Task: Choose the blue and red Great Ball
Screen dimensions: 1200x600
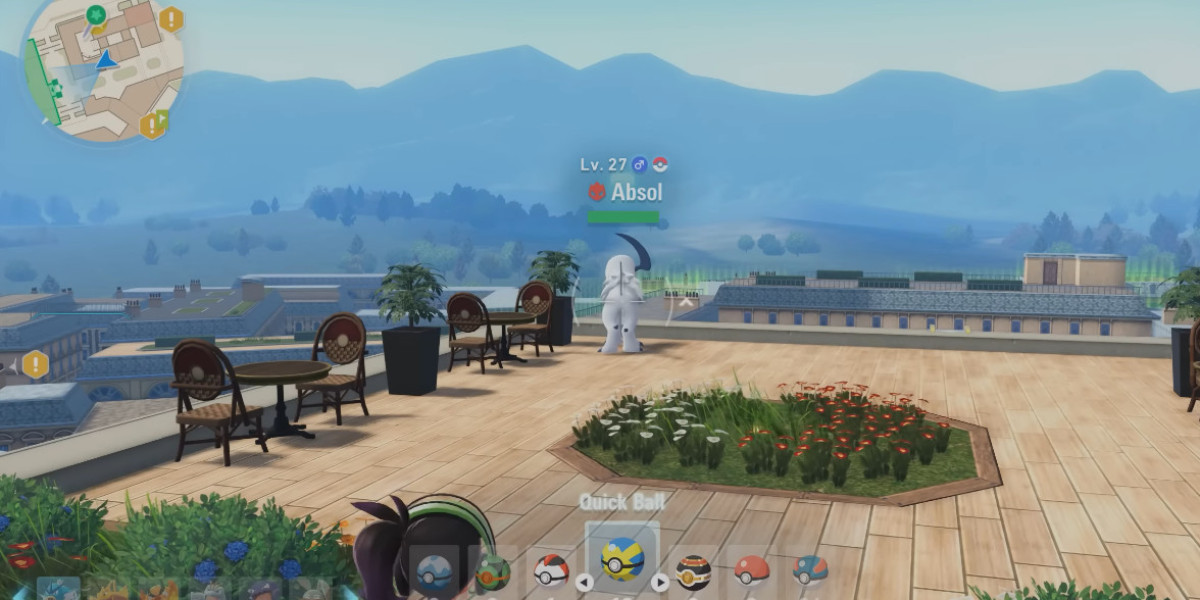Action: click(x=810, y=570)
